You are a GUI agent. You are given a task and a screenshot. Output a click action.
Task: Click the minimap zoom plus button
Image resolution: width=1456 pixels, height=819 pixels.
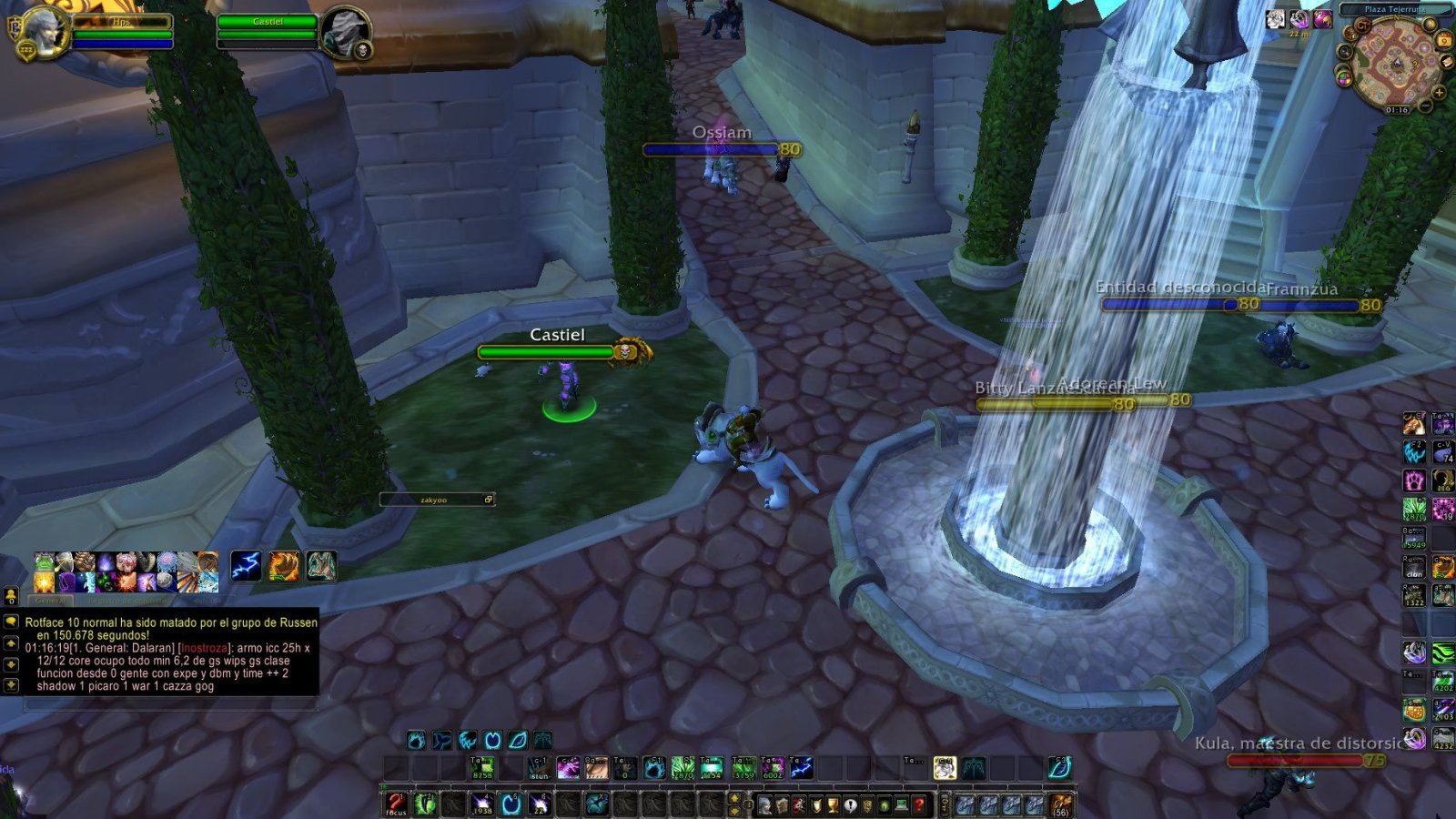1440,93
